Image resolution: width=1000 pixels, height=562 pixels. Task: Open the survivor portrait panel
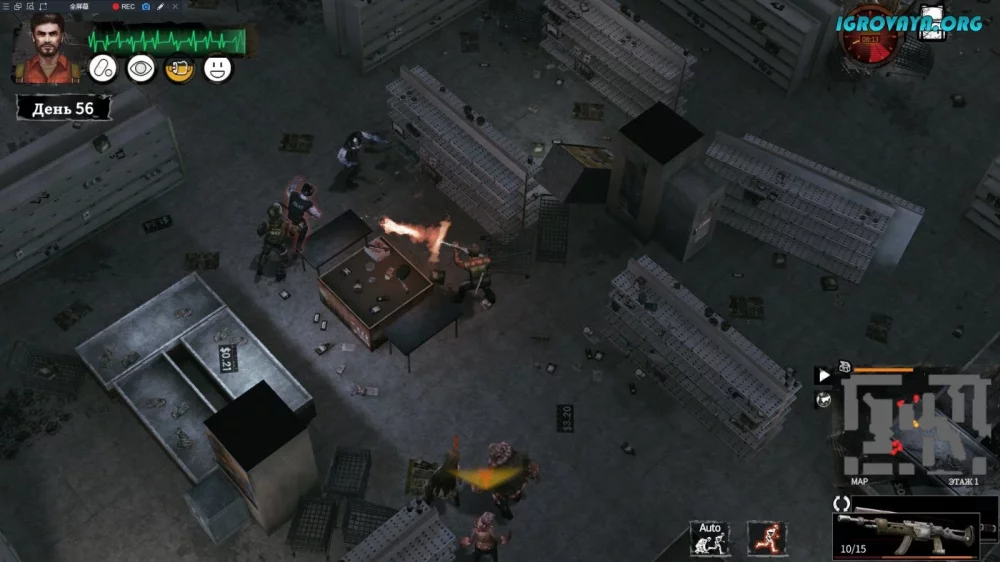coord(44,47)
